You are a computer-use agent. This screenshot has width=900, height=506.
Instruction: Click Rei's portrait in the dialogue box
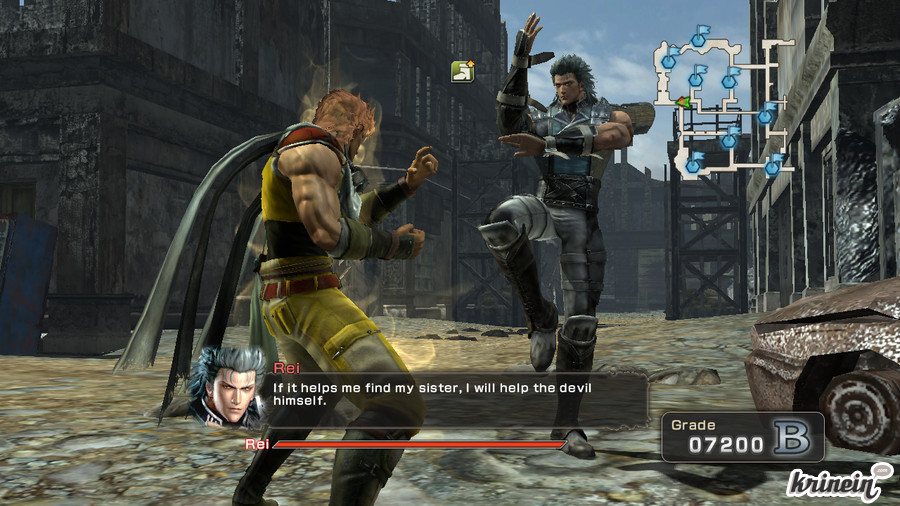click(x=226, y=384)
